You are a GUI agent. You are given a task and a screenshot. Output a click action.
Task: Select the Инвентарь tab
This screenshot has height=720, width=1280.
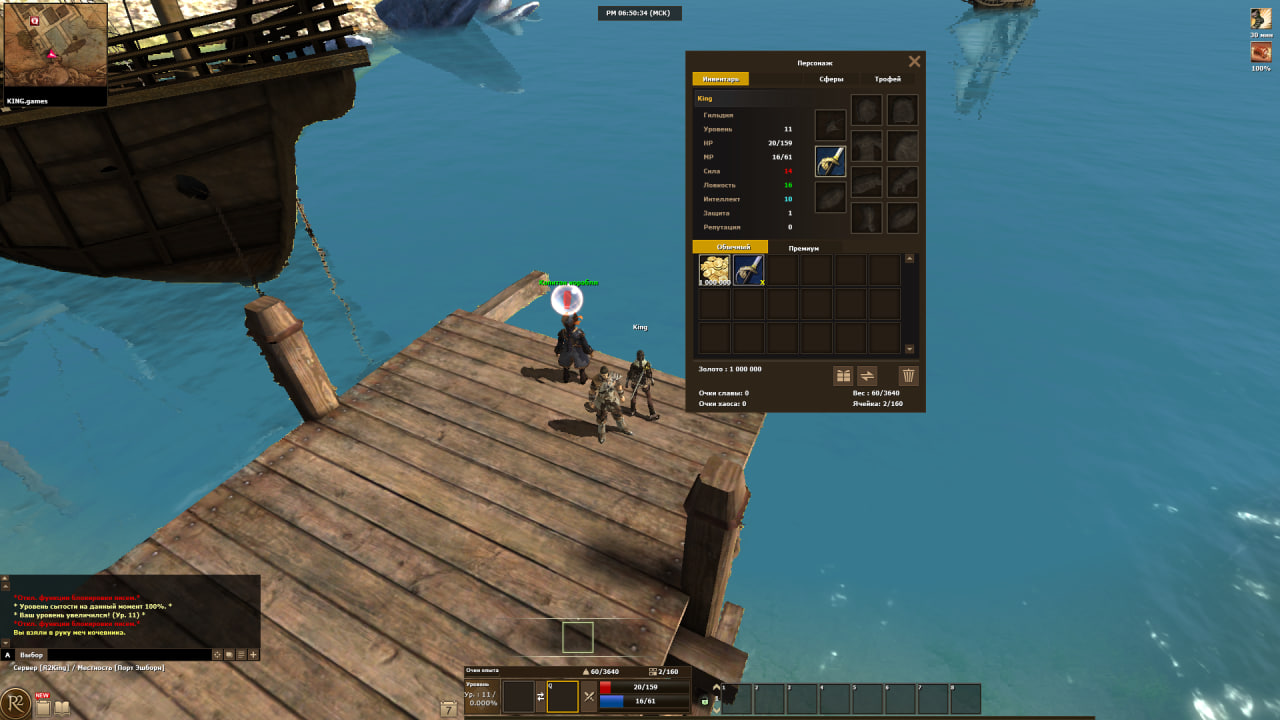click(x=720, y=79)
